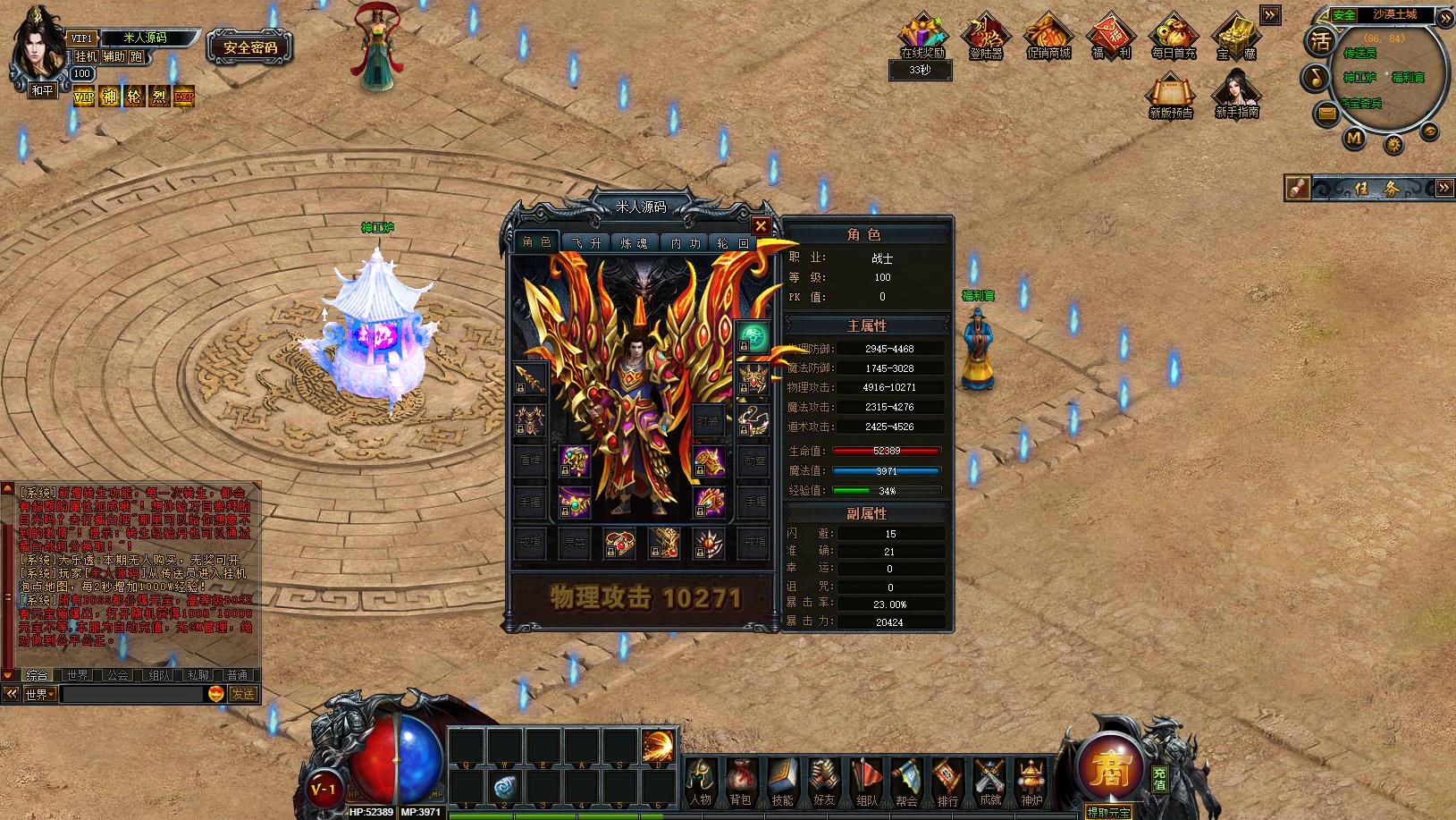Open the 炼魂 tab
The image size is (1456, 820).
tap(634, 243)
